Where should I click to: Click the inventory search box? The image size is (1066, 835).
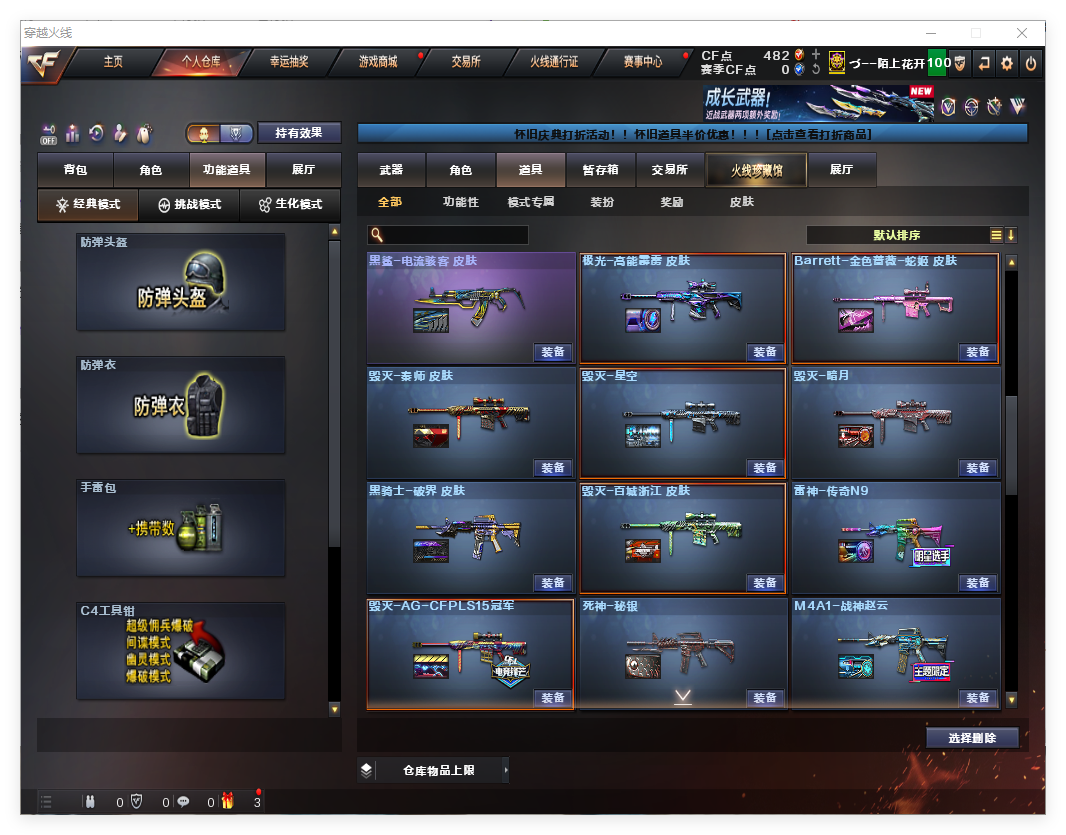pos(456,235)
